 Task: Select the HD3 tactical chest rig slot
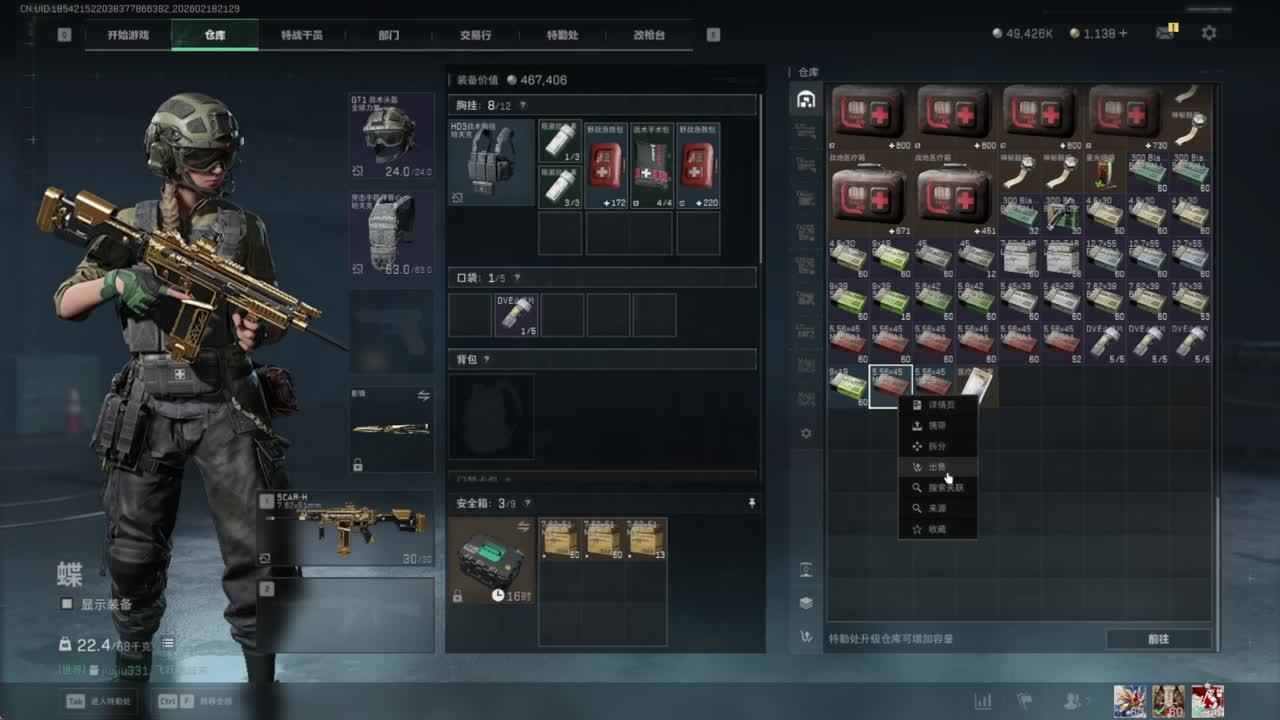pyautogui.click(x=491, y=162)
